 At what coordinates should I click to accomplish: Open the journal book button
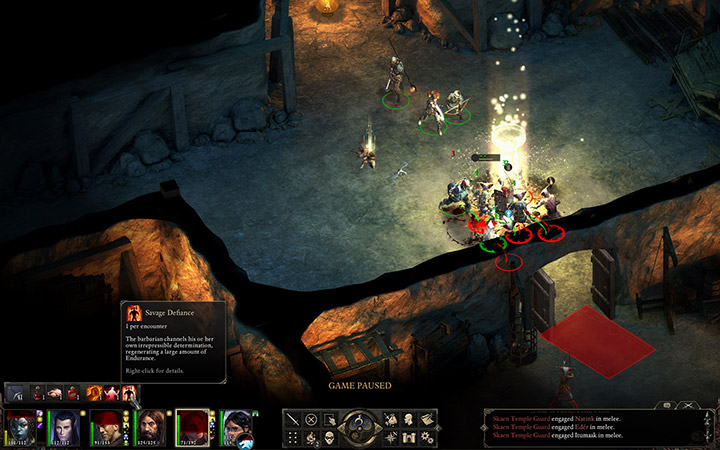pyautogui.click(x=428, y=419)
